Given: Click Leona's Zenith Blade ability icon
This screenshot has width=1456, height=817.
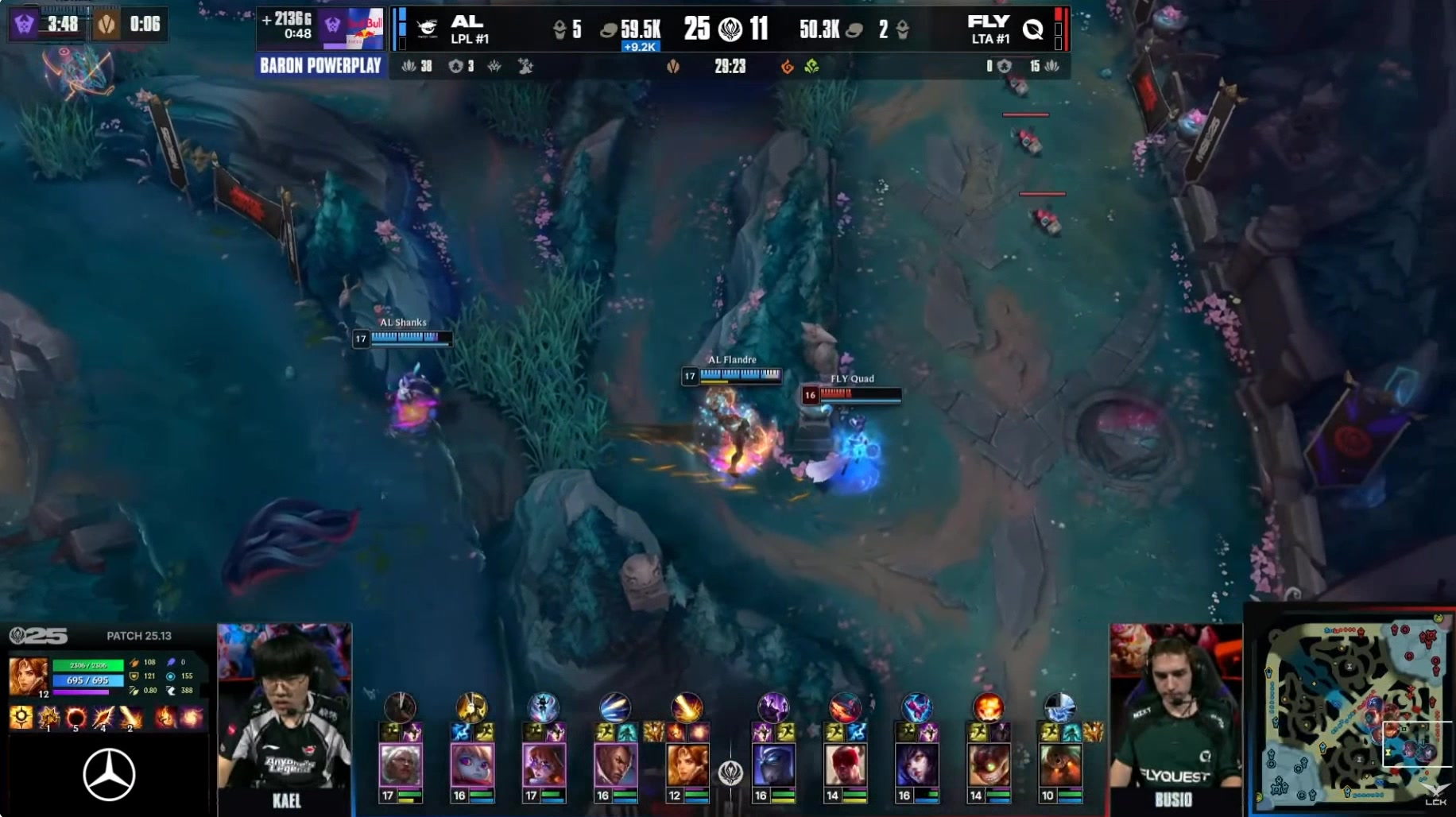Looking at the screenshot, I should 103,718.
